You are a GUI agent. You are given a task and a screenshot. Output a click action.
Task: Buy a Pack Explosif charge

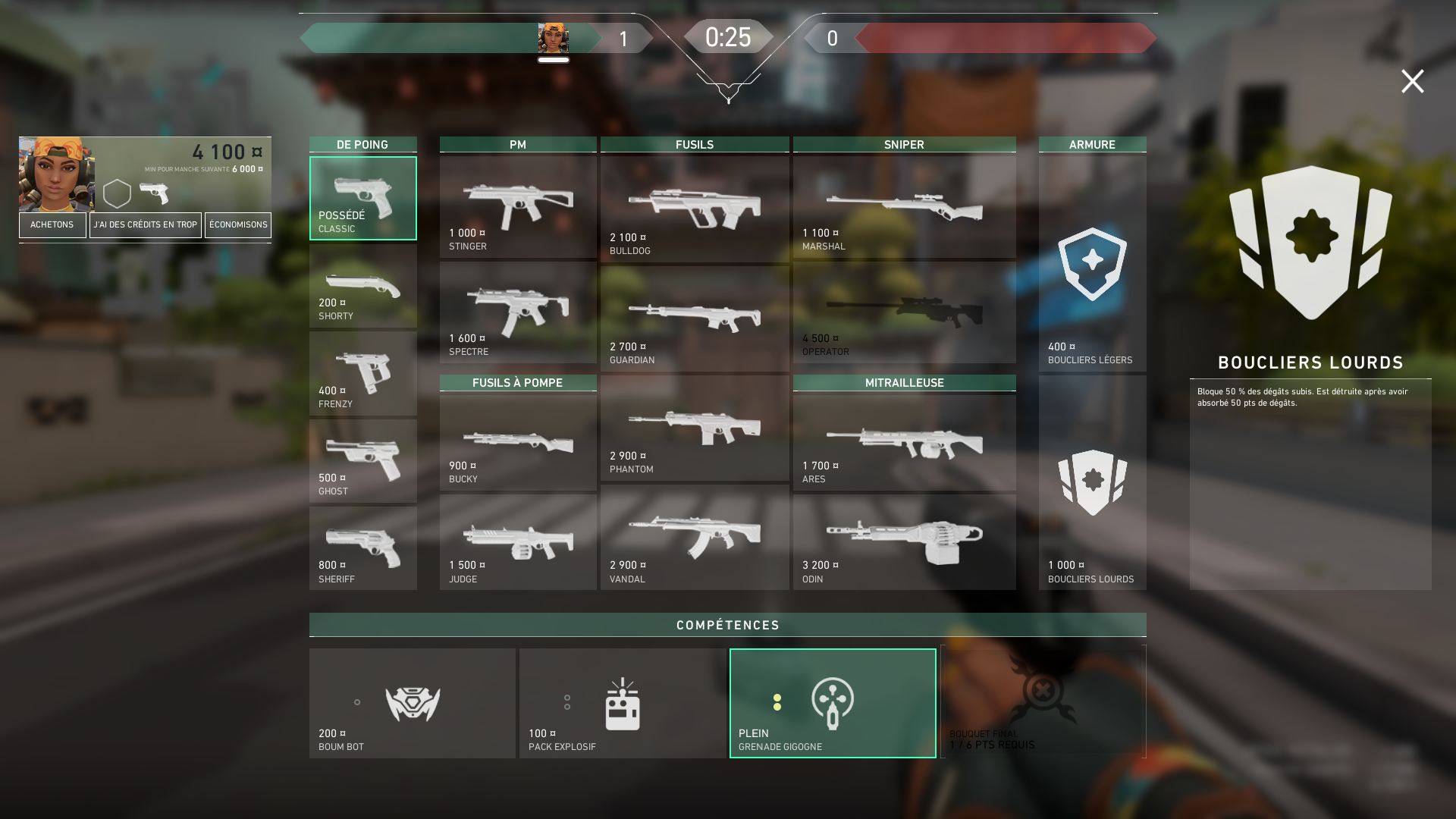click(x=623, y=704)
